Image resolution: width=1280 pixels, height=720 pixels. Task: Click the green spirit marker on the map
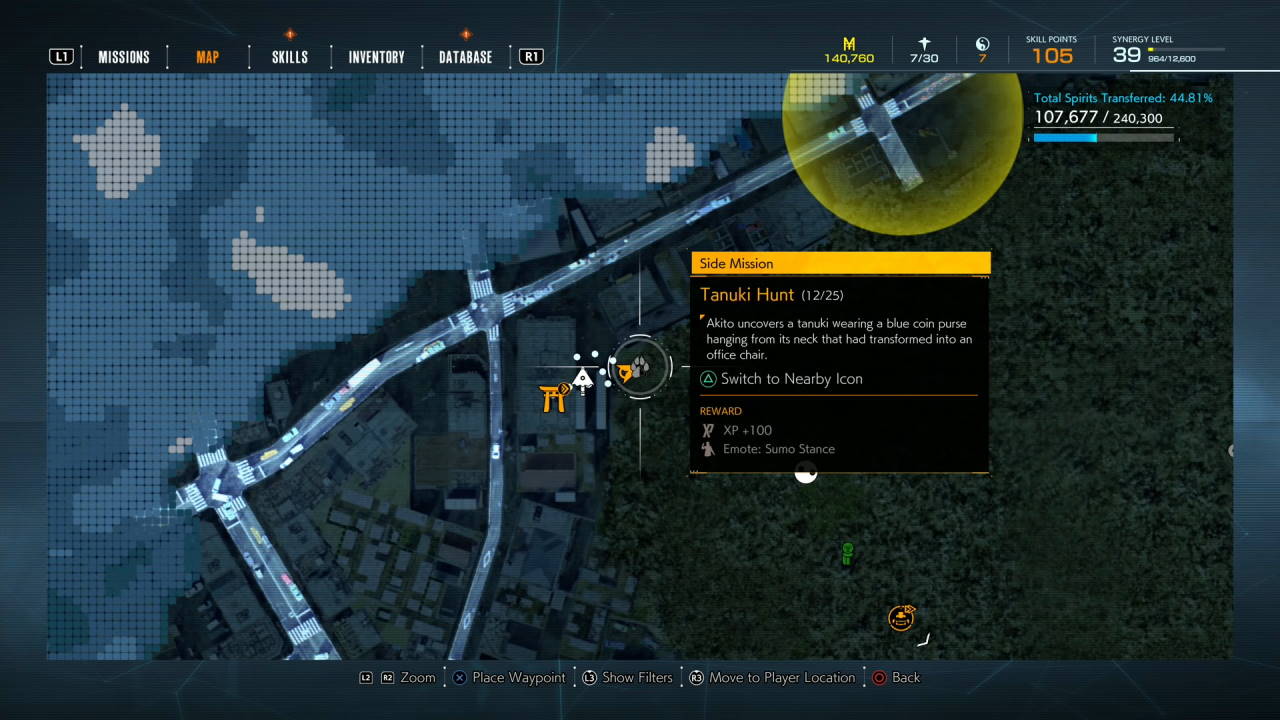(x=846, y=553)
